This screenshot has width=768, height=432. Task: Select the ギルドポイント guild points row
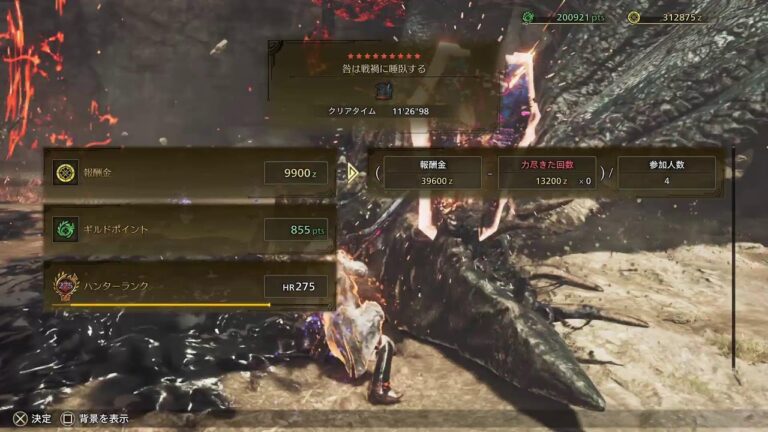(x=188, y=229)
